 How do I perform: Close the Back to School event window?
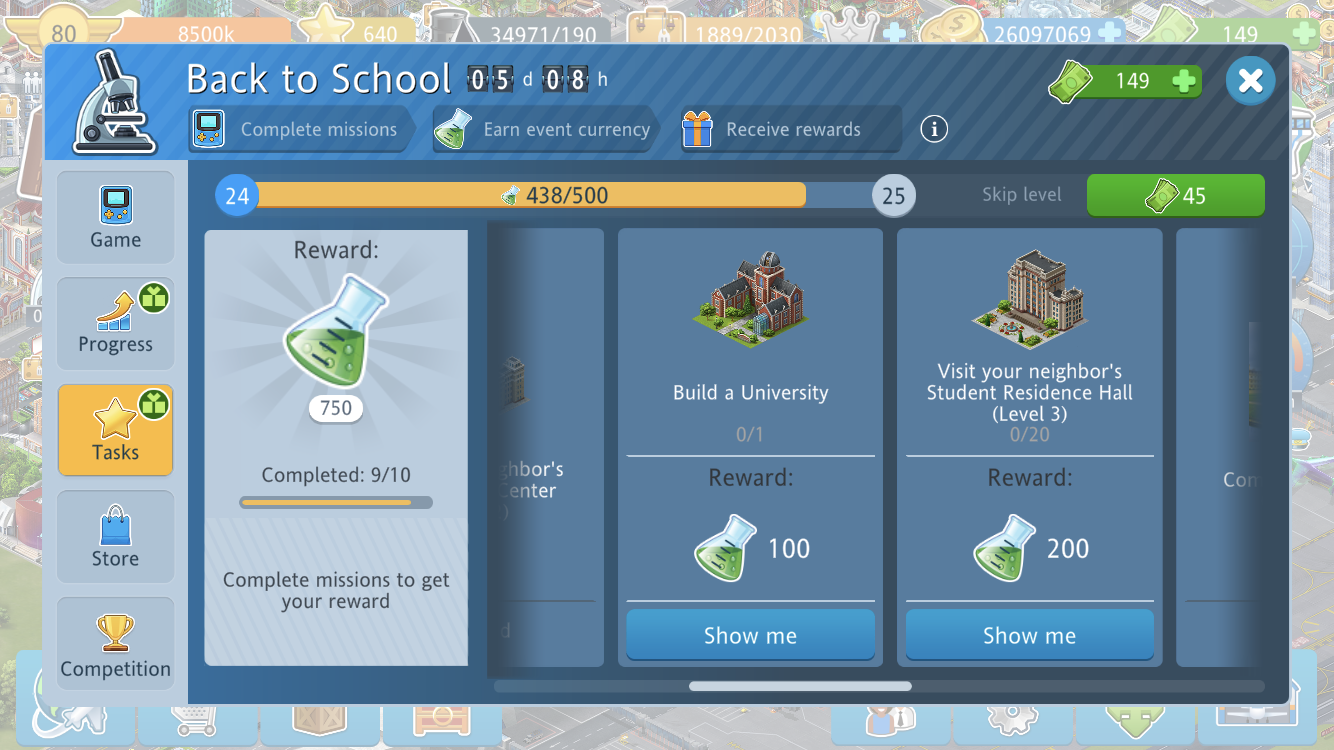coord(1250,81)
